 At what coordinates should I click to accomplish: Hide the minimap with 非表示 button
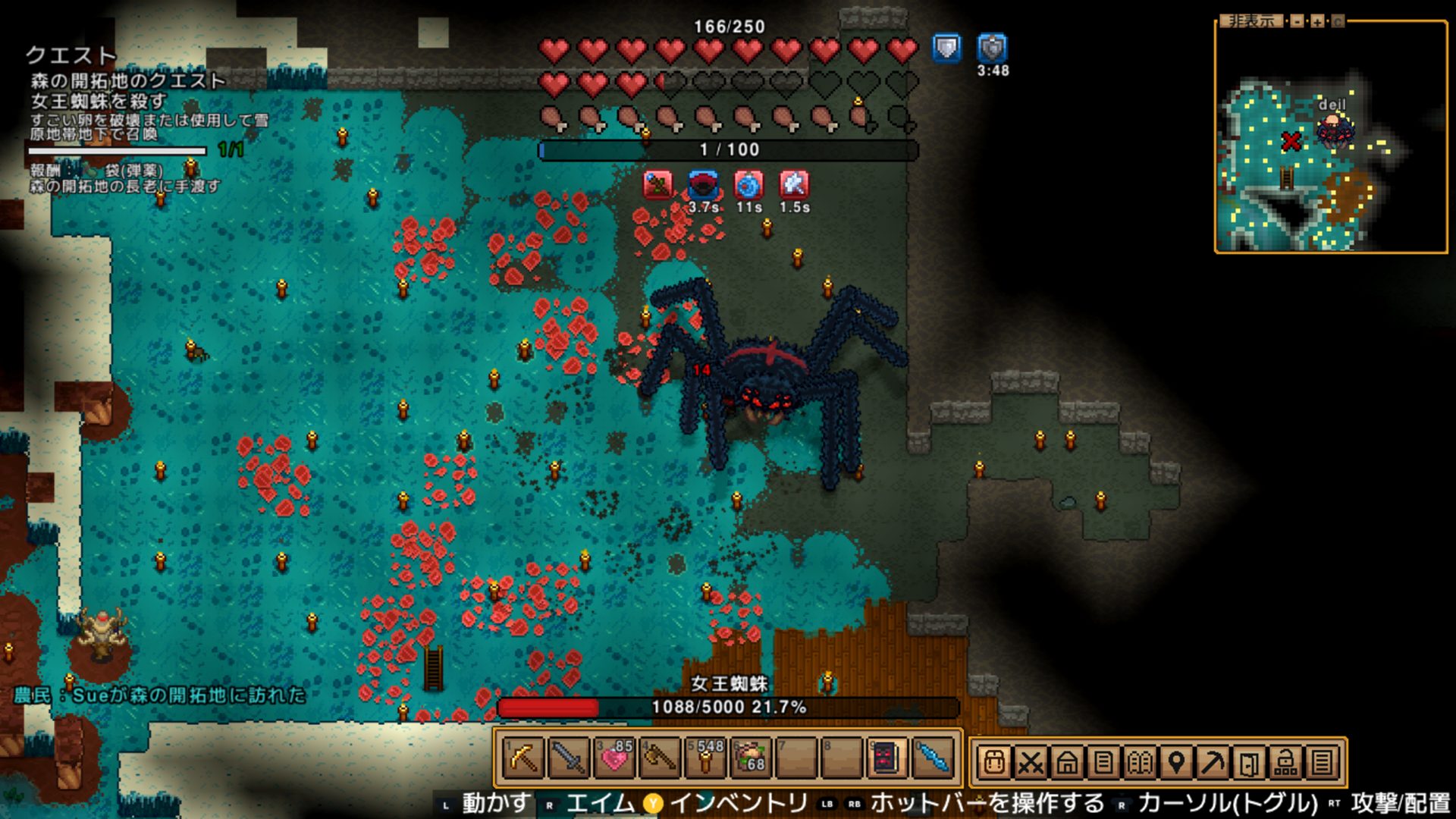coord(1250,21)
